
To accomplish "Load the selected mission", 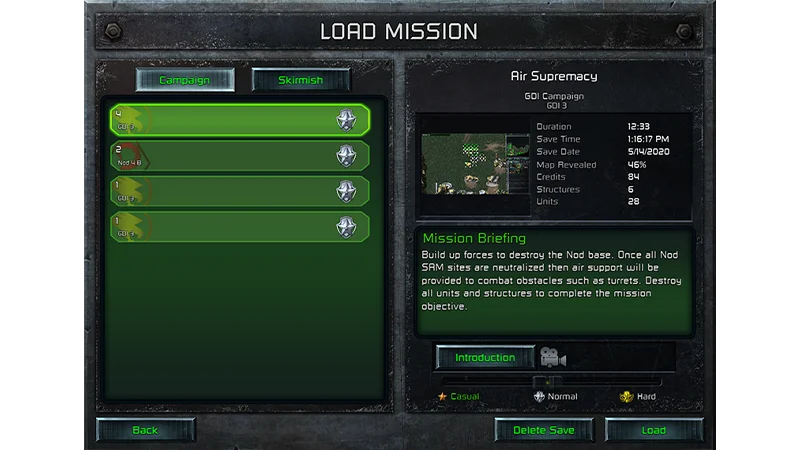I will (x=654, y=430).
